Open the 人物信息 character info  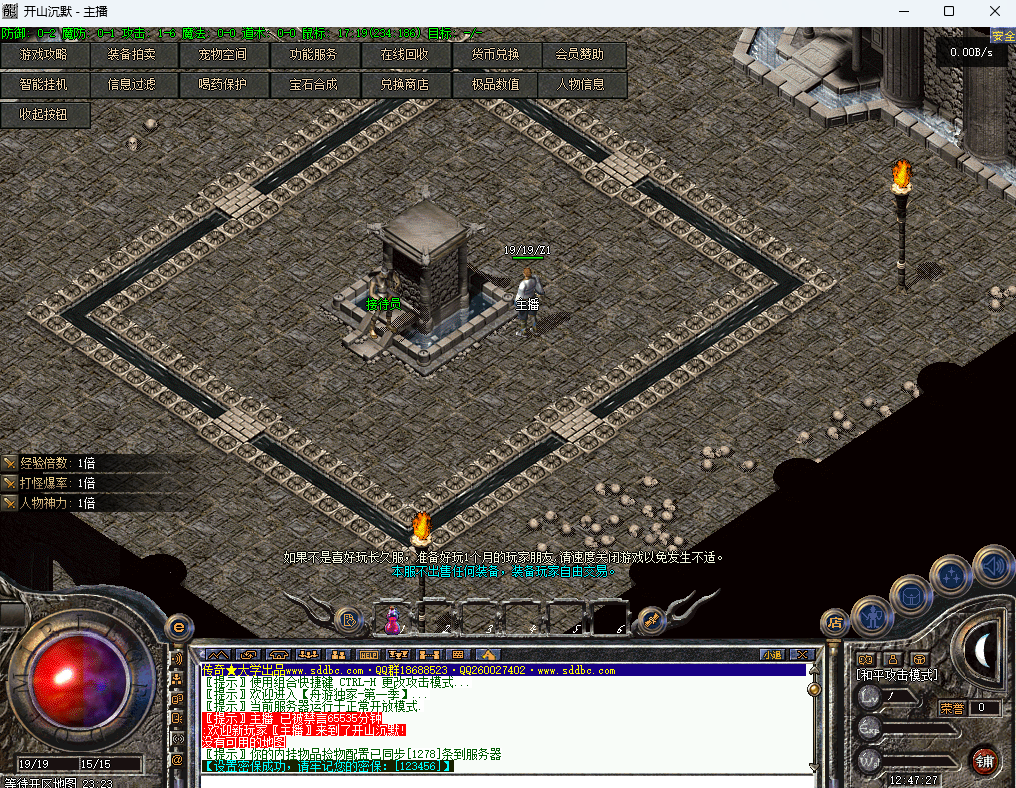(x=583, y=85)
